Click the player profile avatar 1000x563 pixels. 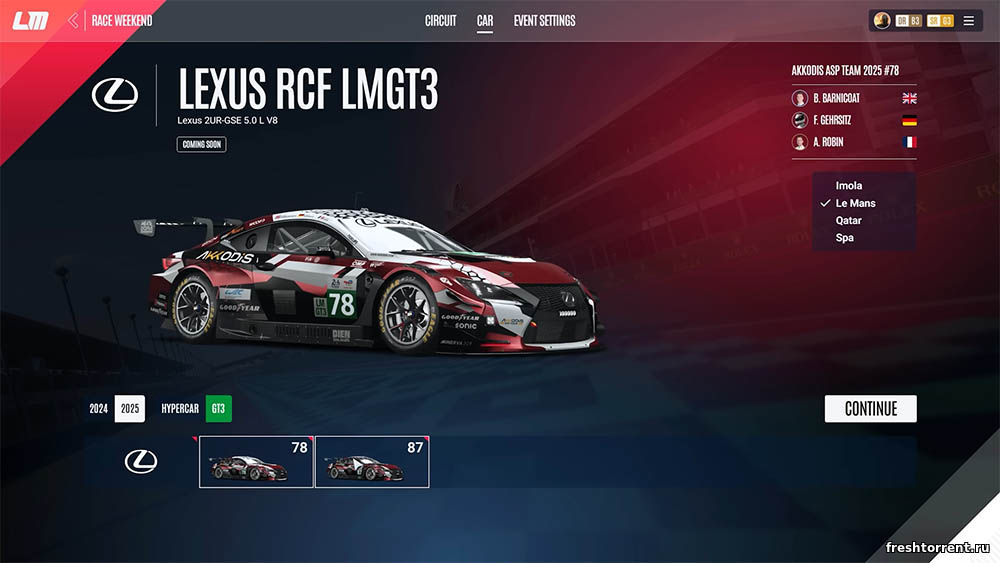click(x=882, y=21)
